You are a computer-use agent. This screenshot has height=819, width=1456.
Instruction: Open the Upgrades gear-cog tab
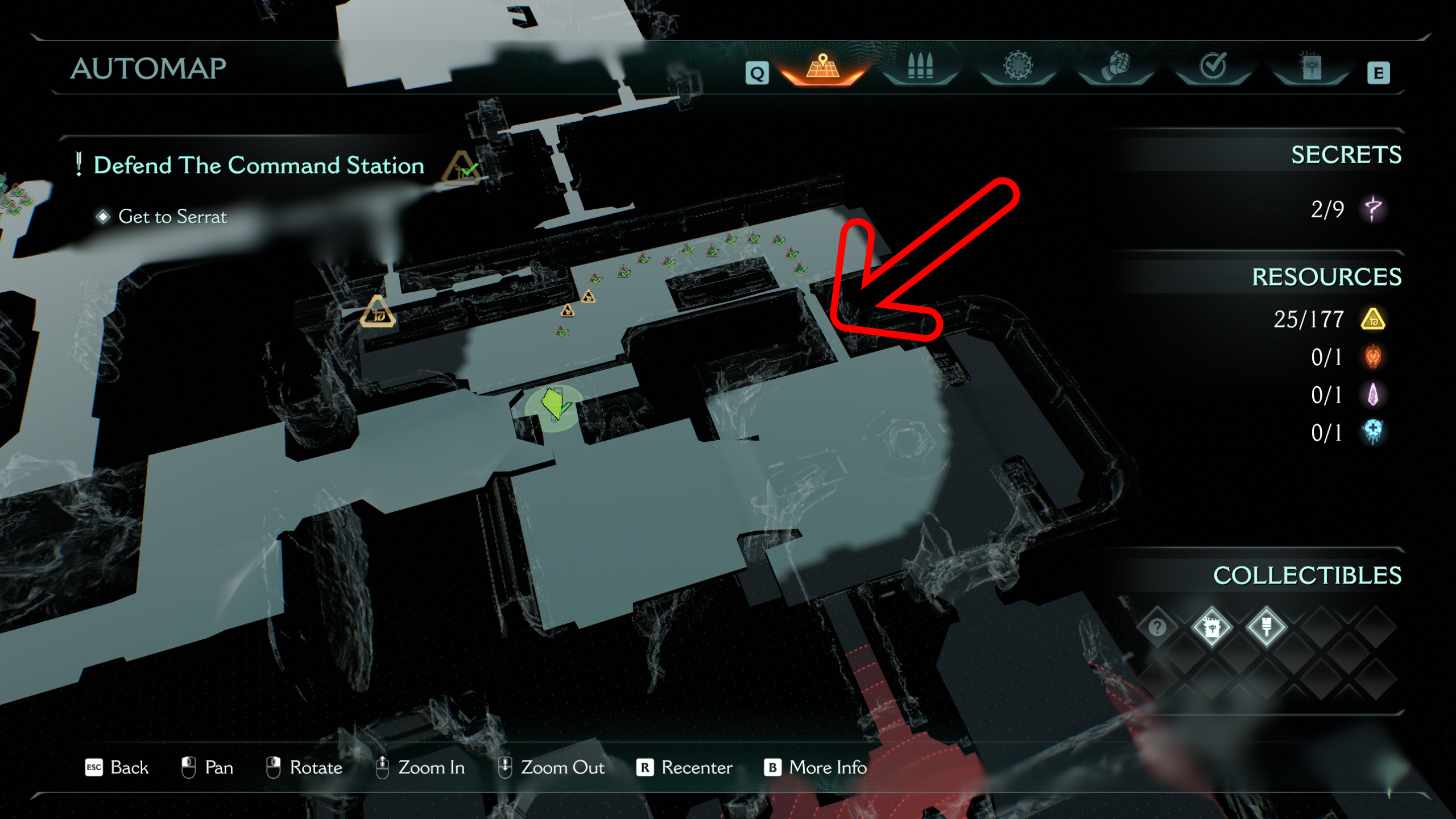coord(1018,68)
